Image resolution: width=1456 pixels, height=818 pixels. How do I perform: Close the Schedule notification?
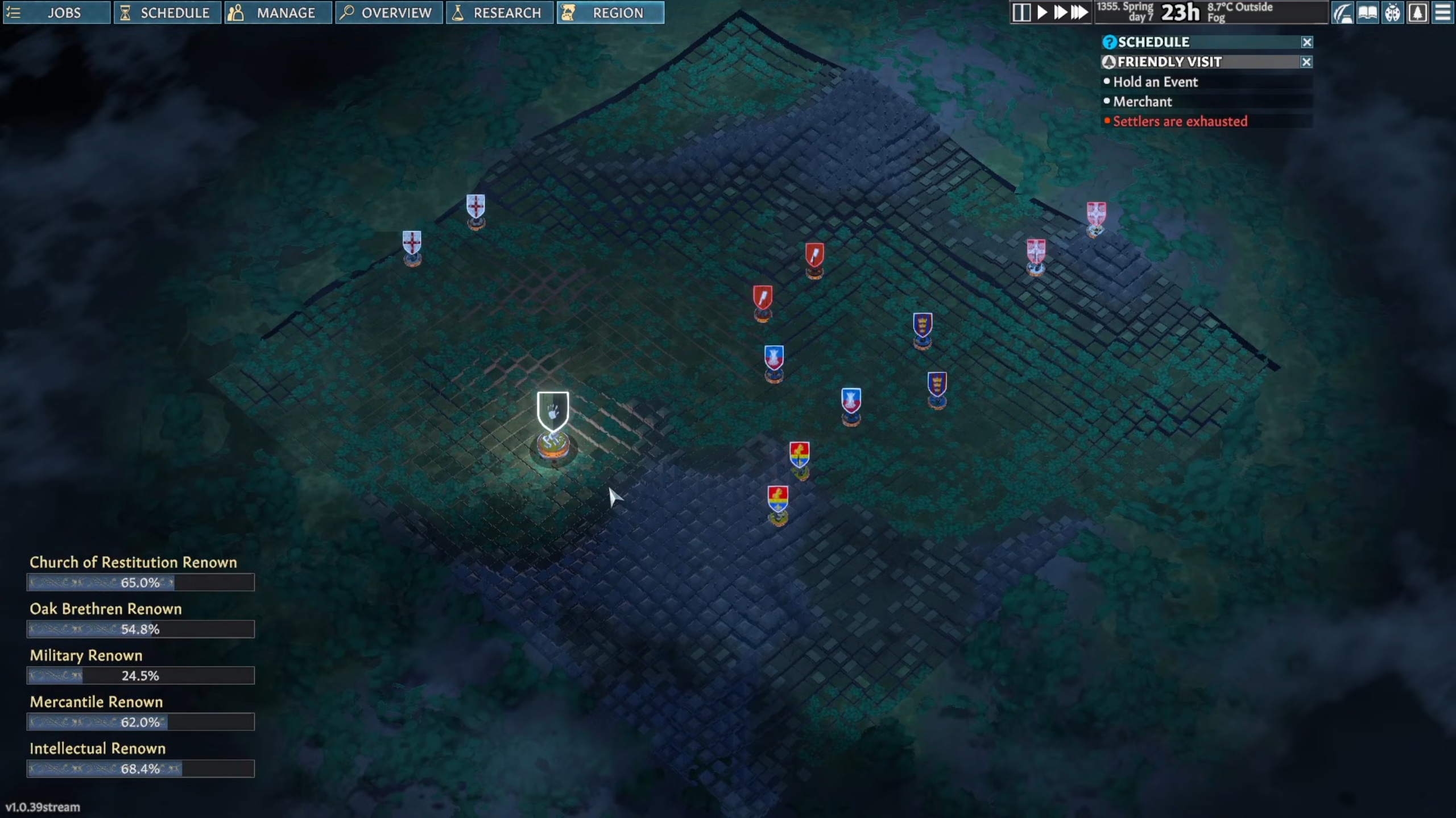click(x=1307, y=42)
